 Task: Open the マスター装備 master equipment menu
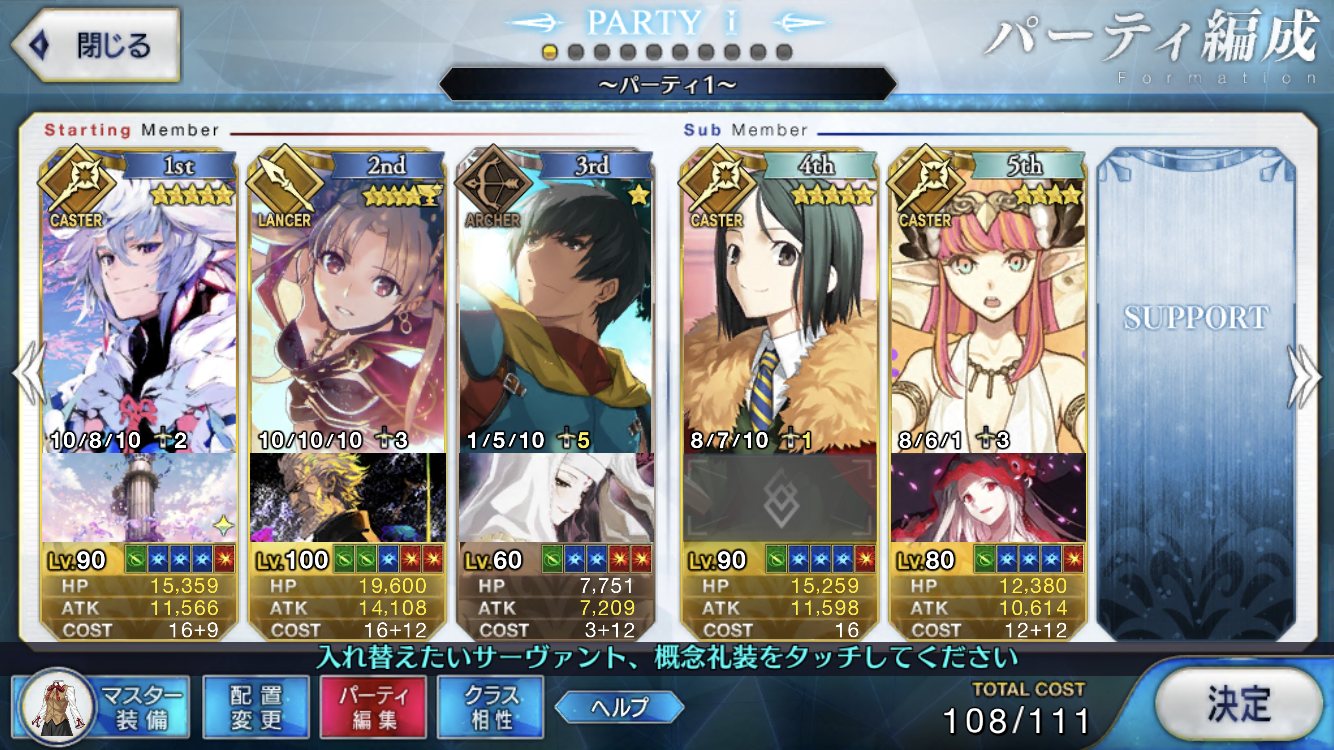(x=100, y=707)
